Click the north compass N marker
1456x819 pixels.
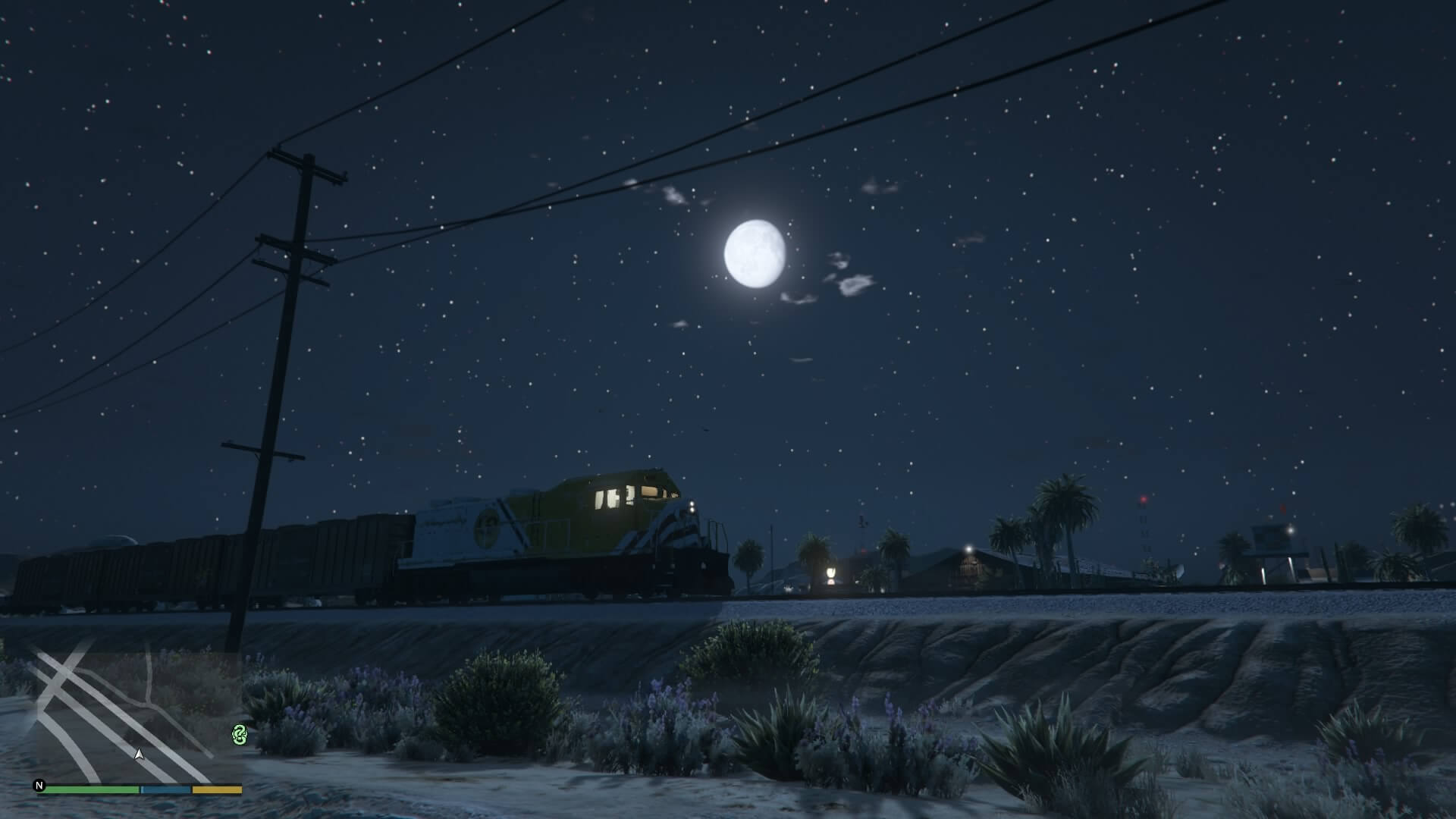pyautogui.click(x=39, y=786)
